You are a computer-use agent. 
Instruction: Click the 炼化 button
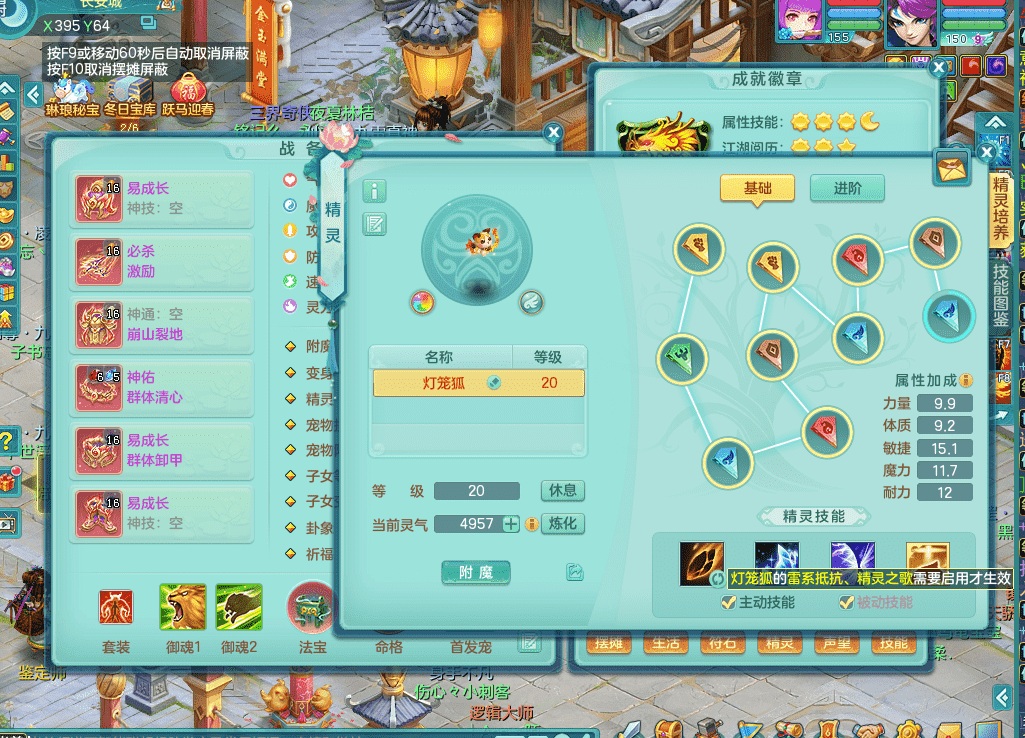pyautogui.click(x=562, y=524)
